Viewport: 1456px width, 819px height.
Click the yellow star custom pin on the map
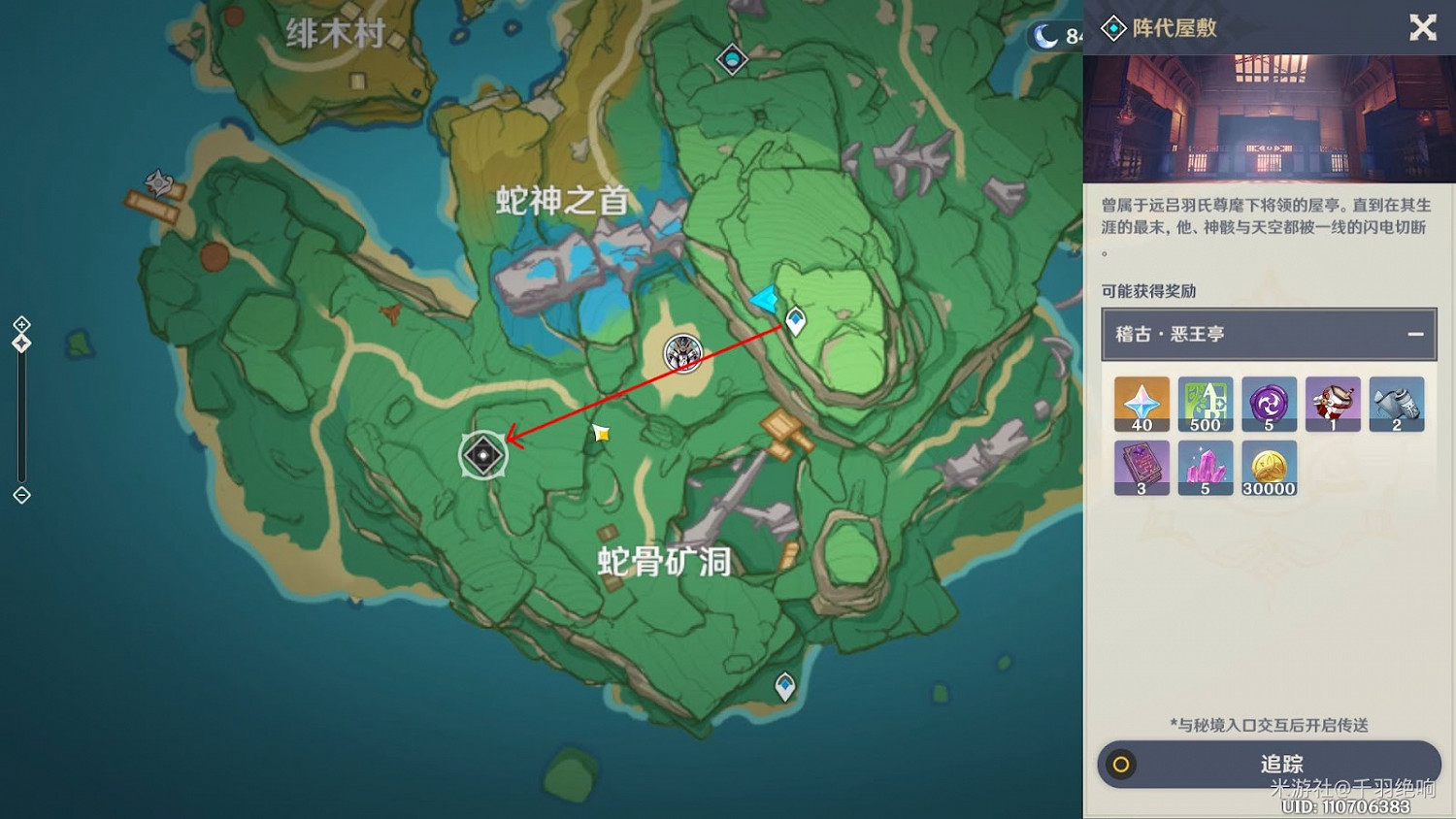click(601, 435)
